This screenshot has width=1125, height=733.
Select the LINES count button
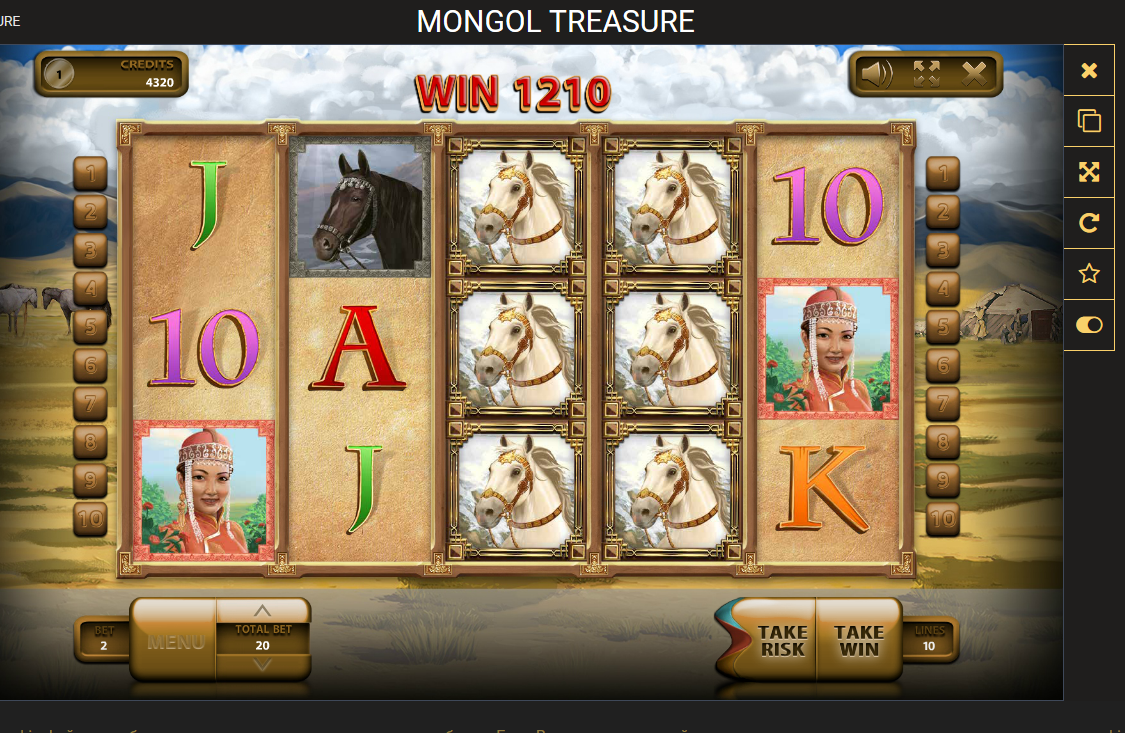point(930,640)
